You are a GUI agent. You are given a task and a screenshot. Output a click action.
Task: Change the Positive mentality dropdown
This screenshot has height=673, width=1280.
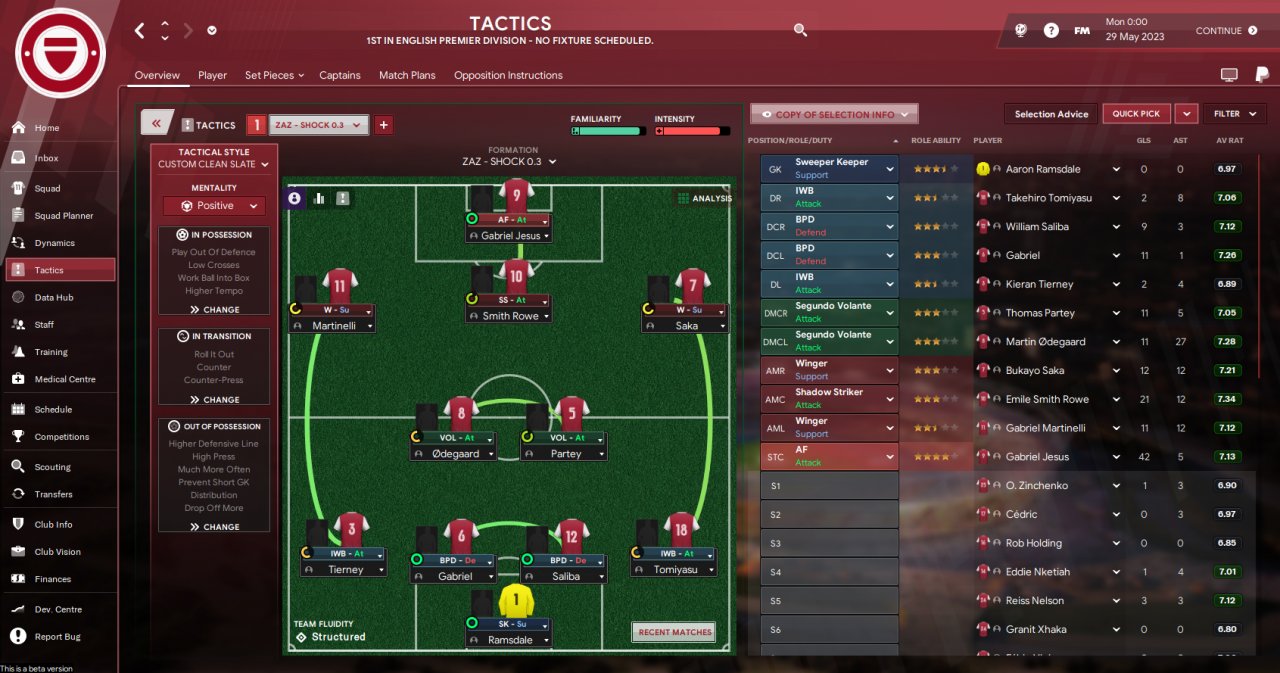(x=214, y=206)
